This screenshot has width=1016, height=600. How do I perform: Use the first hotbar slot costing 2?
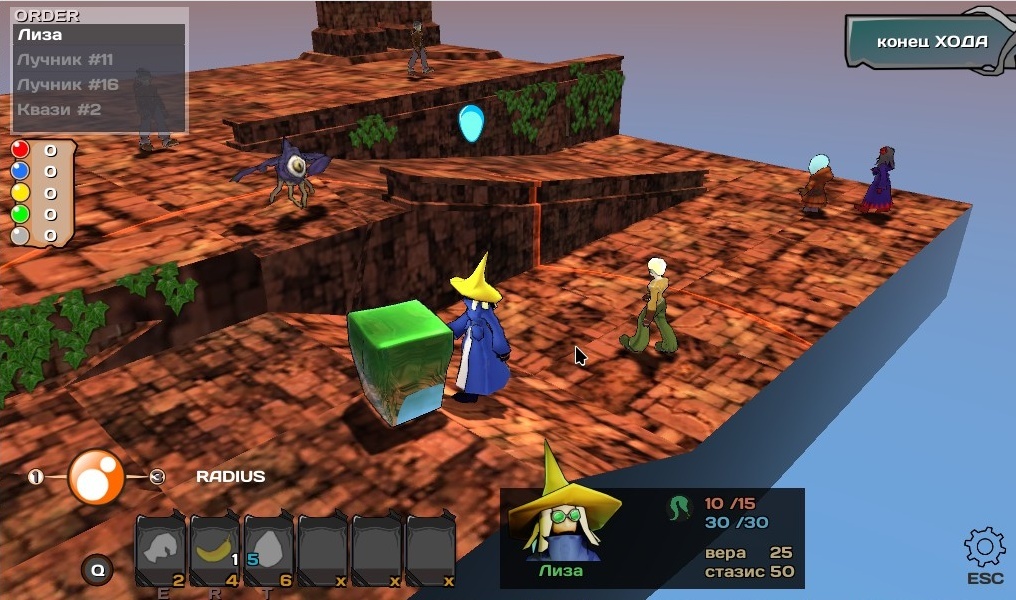[x=160, y=550]
